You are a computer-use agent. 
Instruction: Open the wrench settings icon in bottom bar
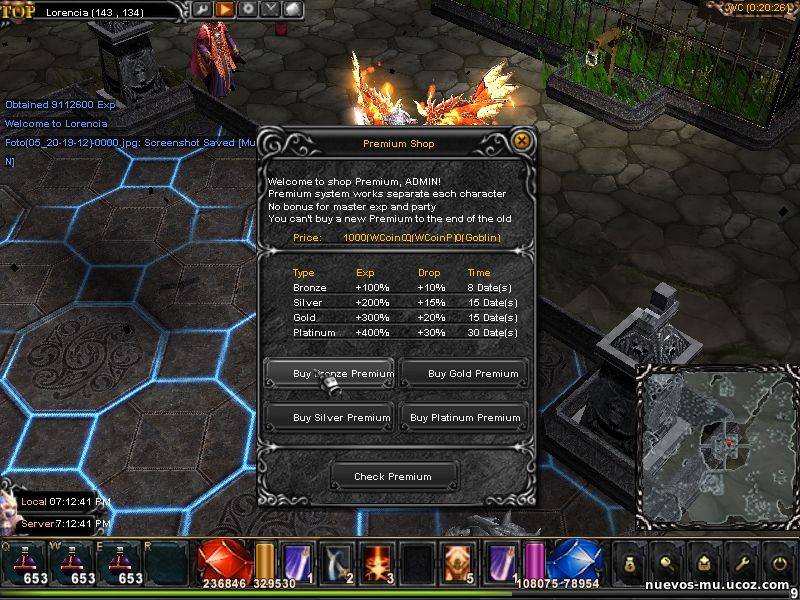(x=741, y=563)
